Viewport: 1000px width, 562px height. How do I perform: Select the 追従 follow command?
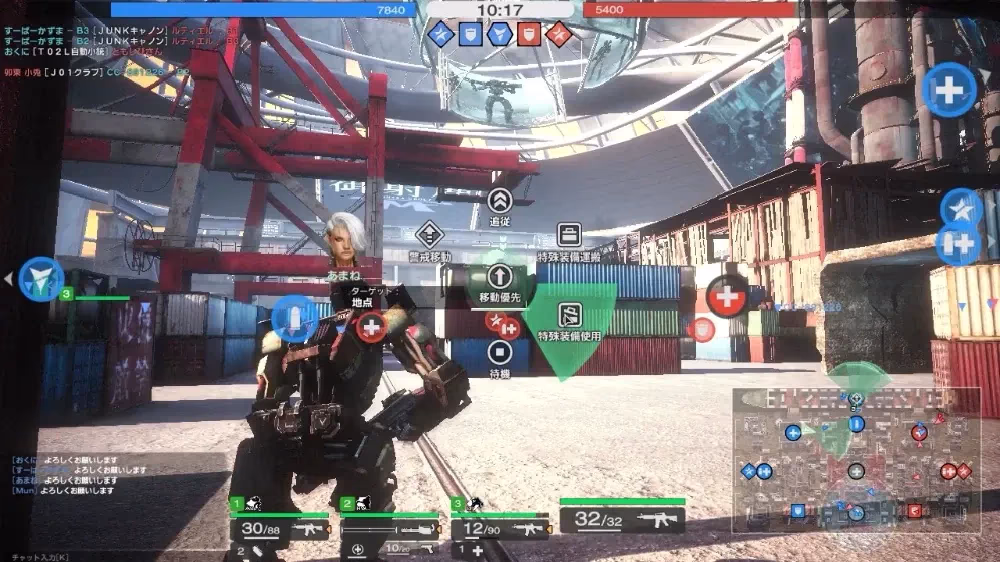(499, 201)
